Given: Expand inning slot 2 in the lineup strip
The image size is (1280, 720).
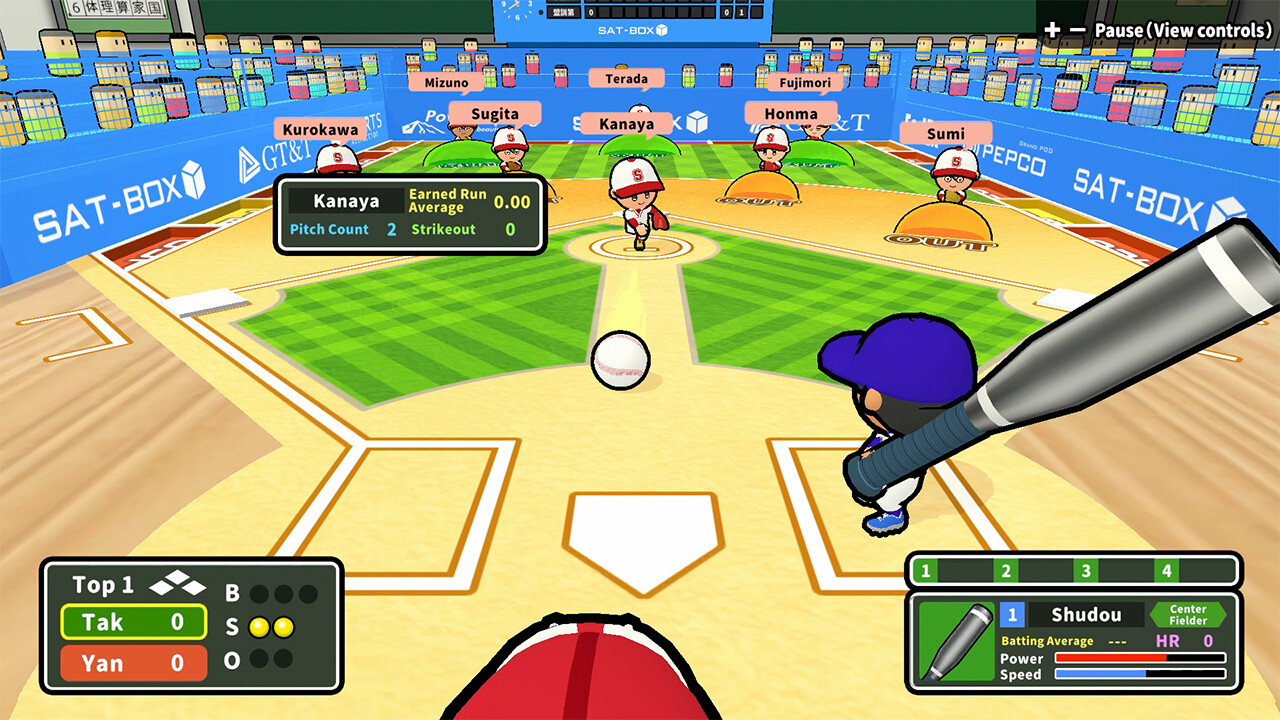Looking at the screenshot, I should 1004,571.
